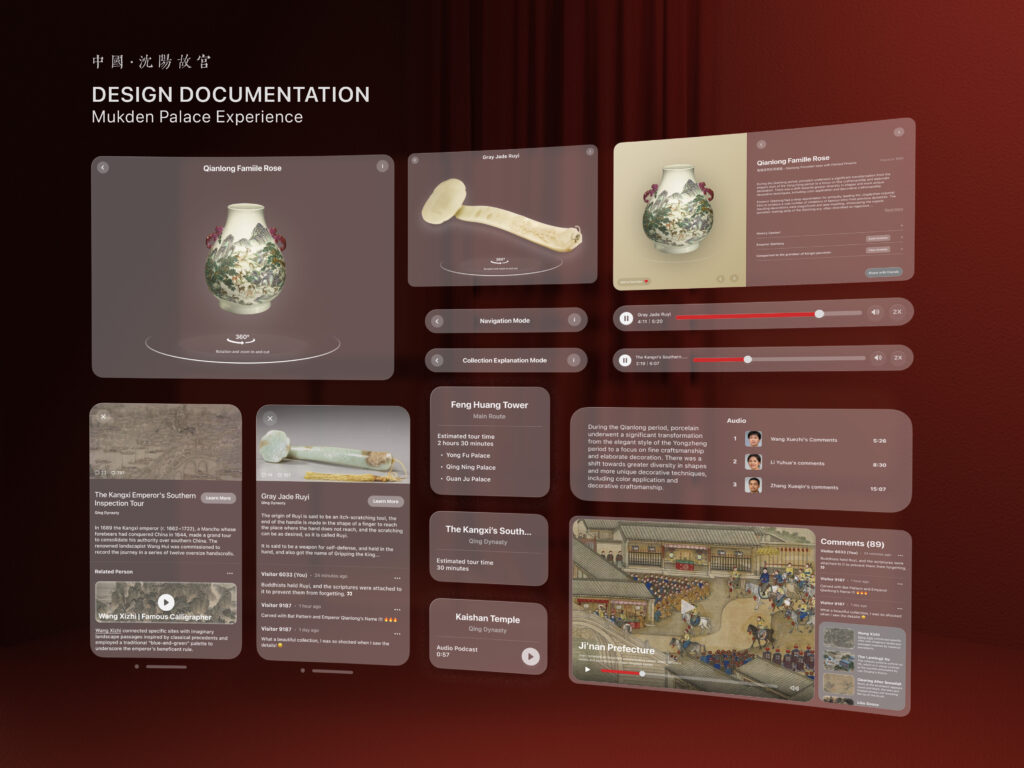1024x768 pixels.
Task: Go back from the Qianlong Famille Rose viewer
Action: (x=103, y=167)
